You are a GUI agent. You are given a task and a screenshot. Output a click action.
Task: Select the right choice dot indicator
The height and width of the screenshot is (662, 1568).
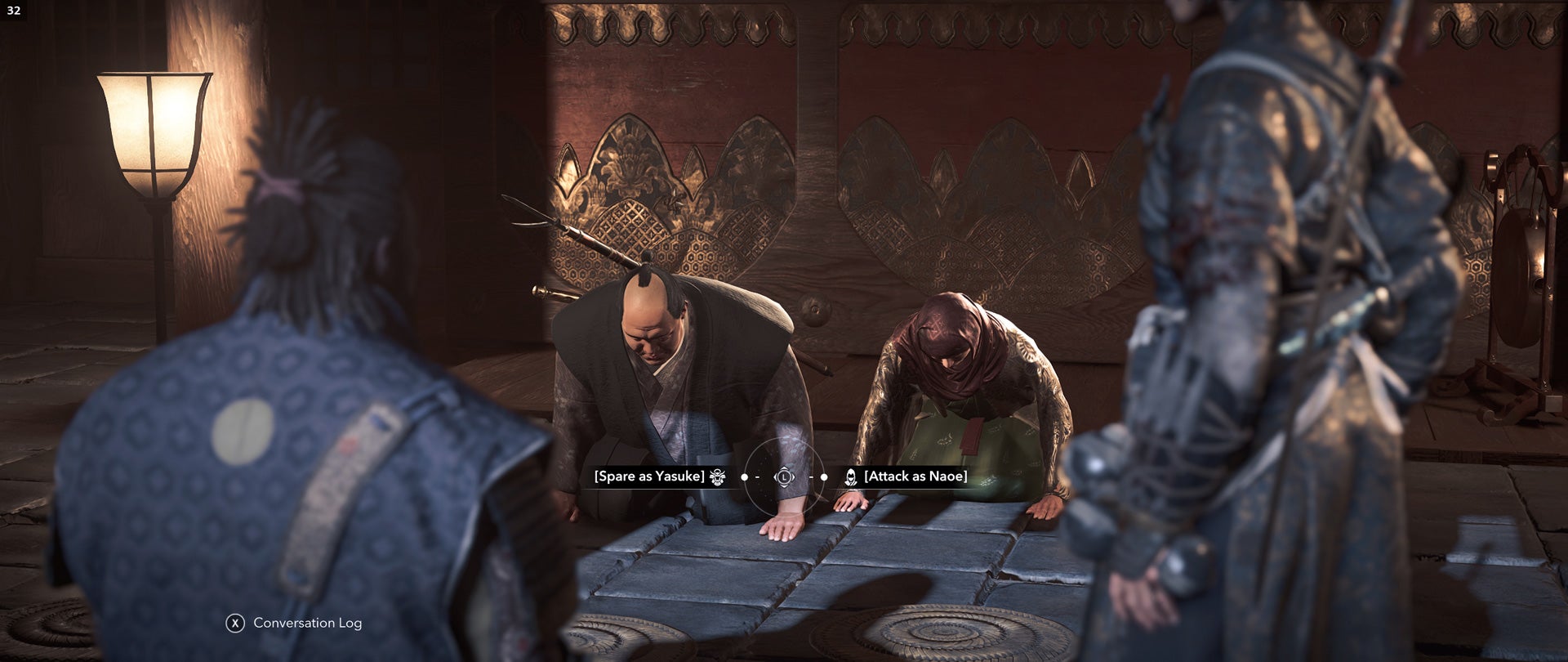click(824, 478)
